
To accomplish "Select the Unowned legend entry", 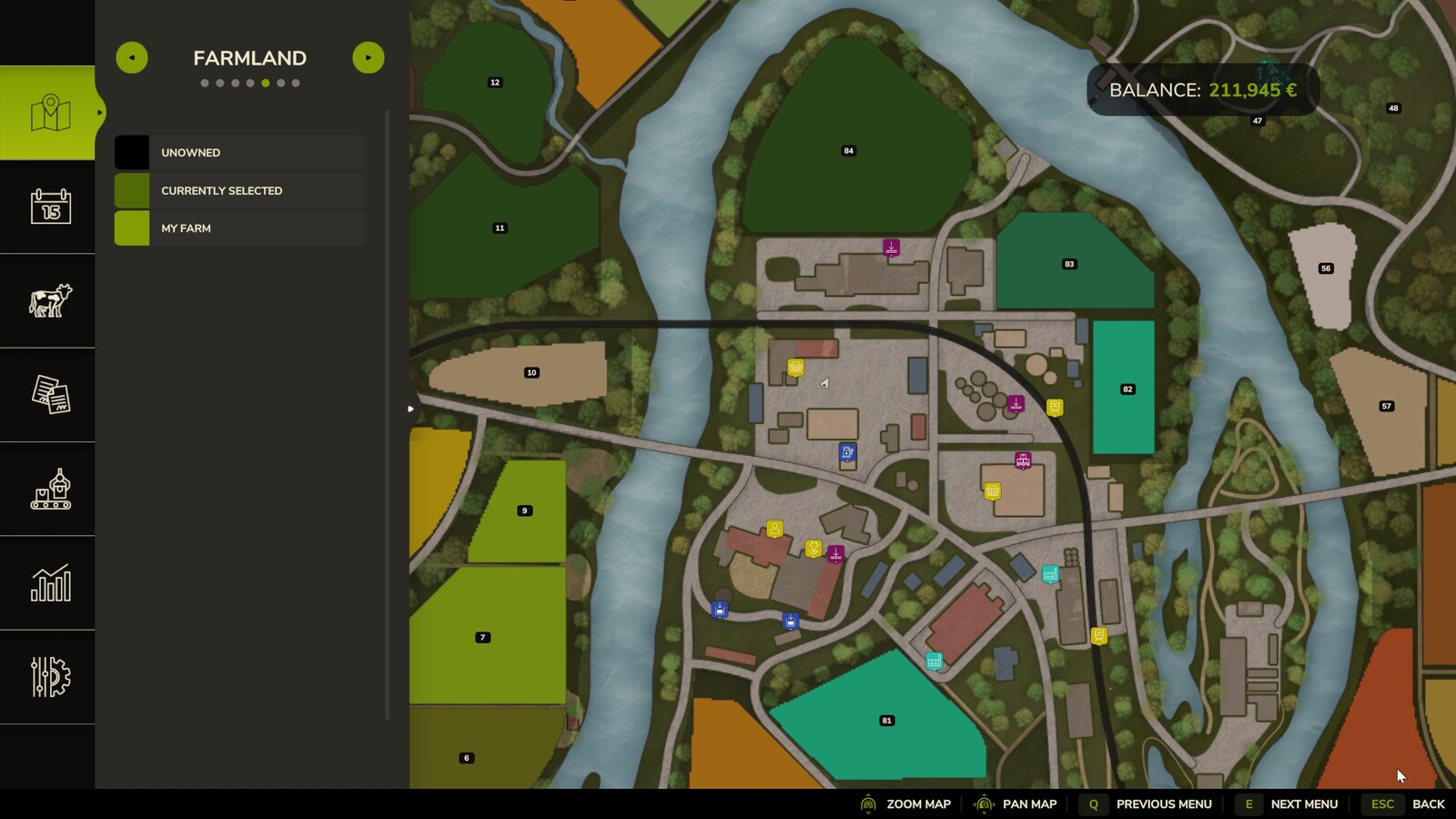I will coord(238,152).
